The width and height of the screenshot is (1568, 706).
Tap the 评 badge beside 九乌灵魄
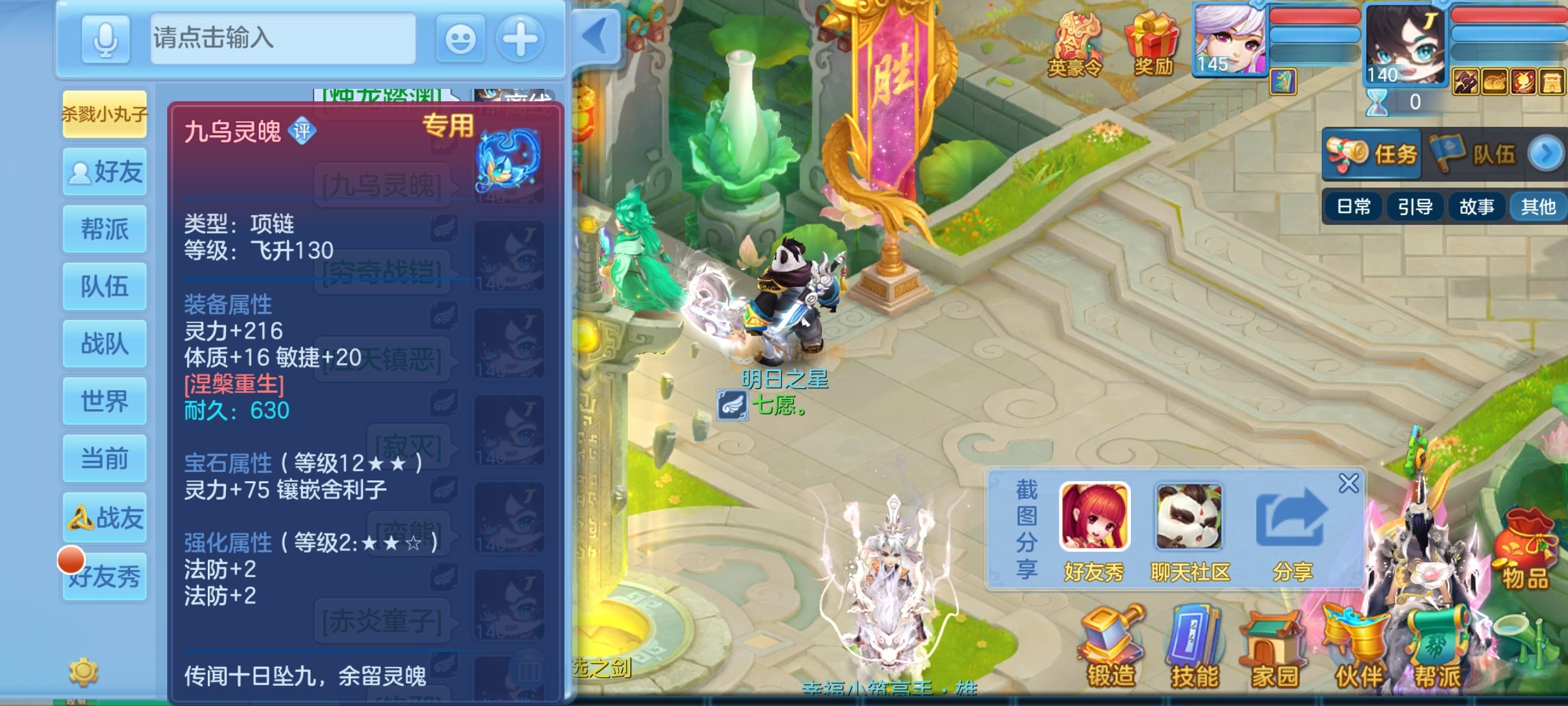pyautogui.click(x=302, y=132)
